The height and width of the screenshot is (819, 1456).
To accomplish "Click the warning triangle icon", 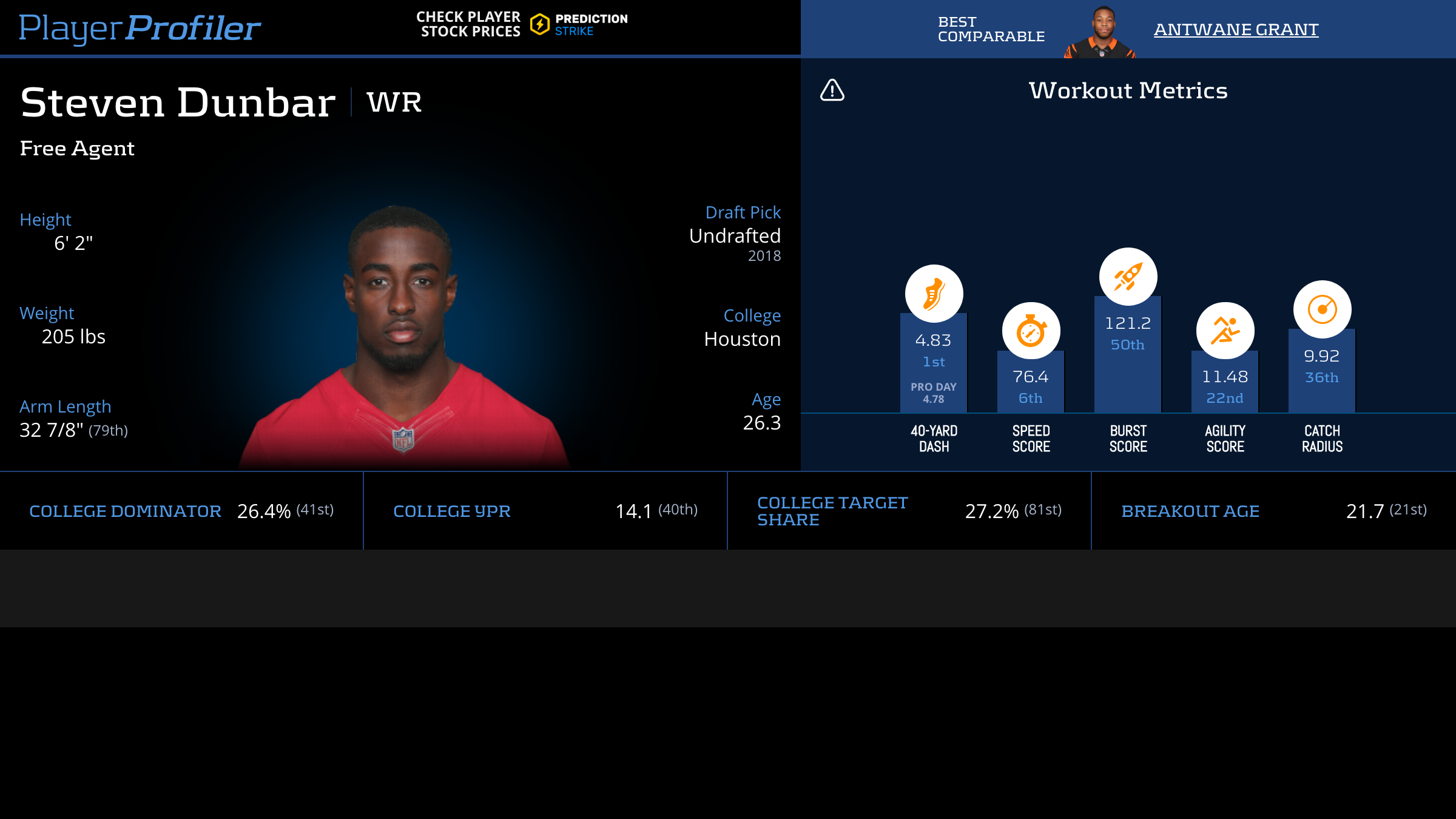I will [x=832, y=90].
